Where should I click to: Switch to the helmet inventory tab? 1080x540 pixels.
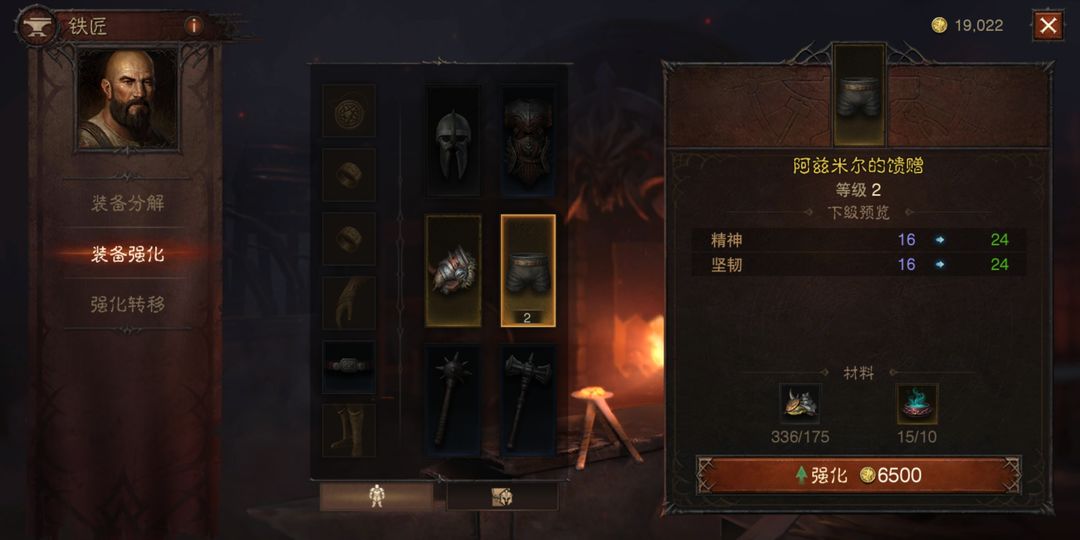[x=501, y=496]
